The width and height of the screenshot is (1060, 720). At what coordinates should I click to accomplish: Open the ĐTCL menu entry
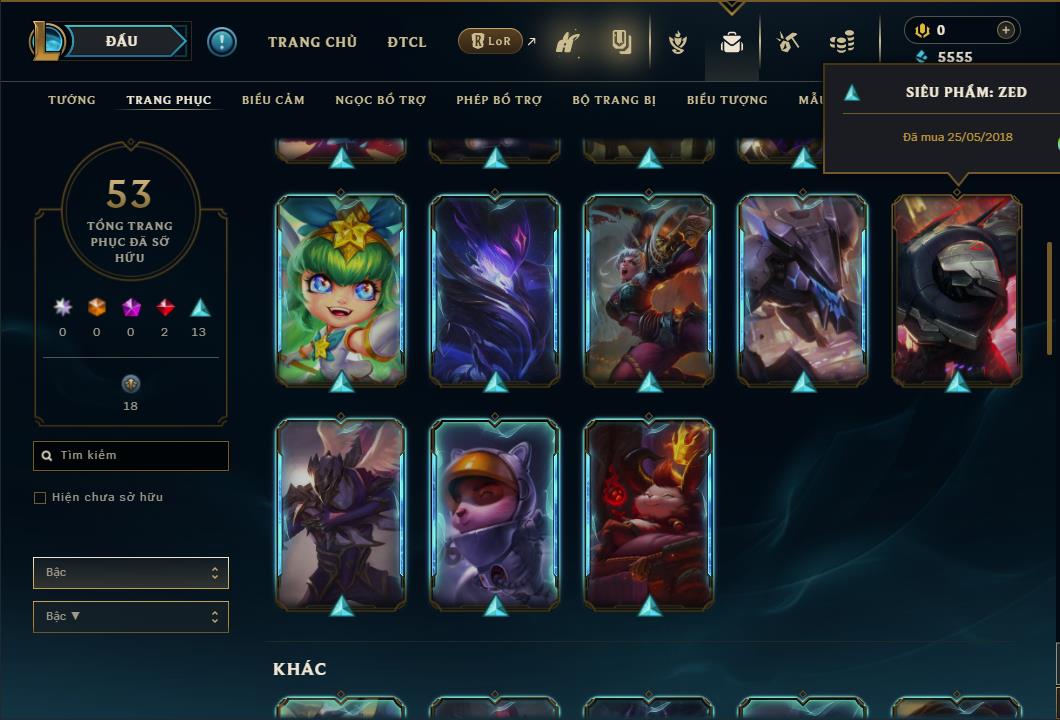(x=407, y=42)
